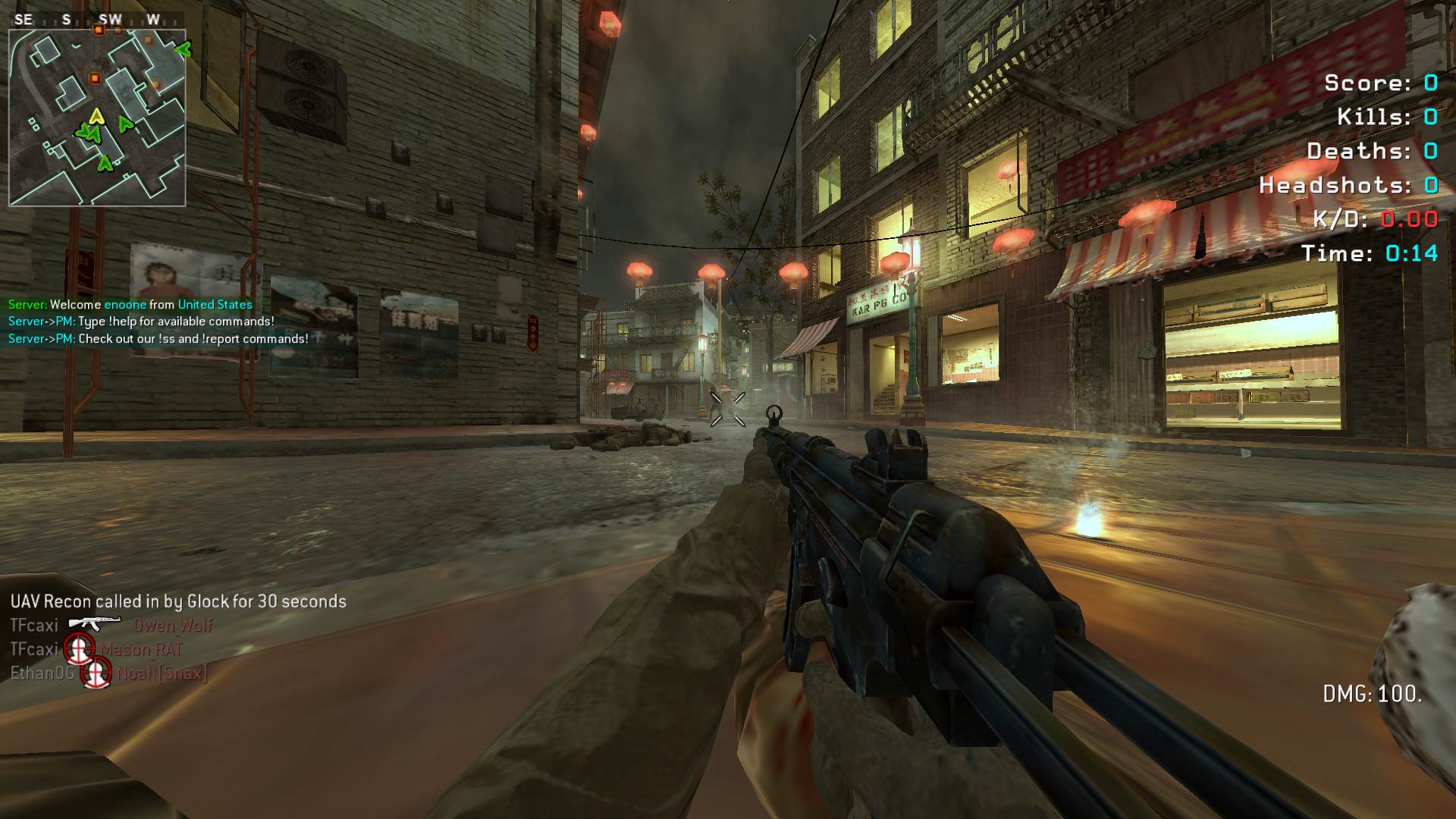Select the Mason RAT name in the killfeed

coord(142,650)
